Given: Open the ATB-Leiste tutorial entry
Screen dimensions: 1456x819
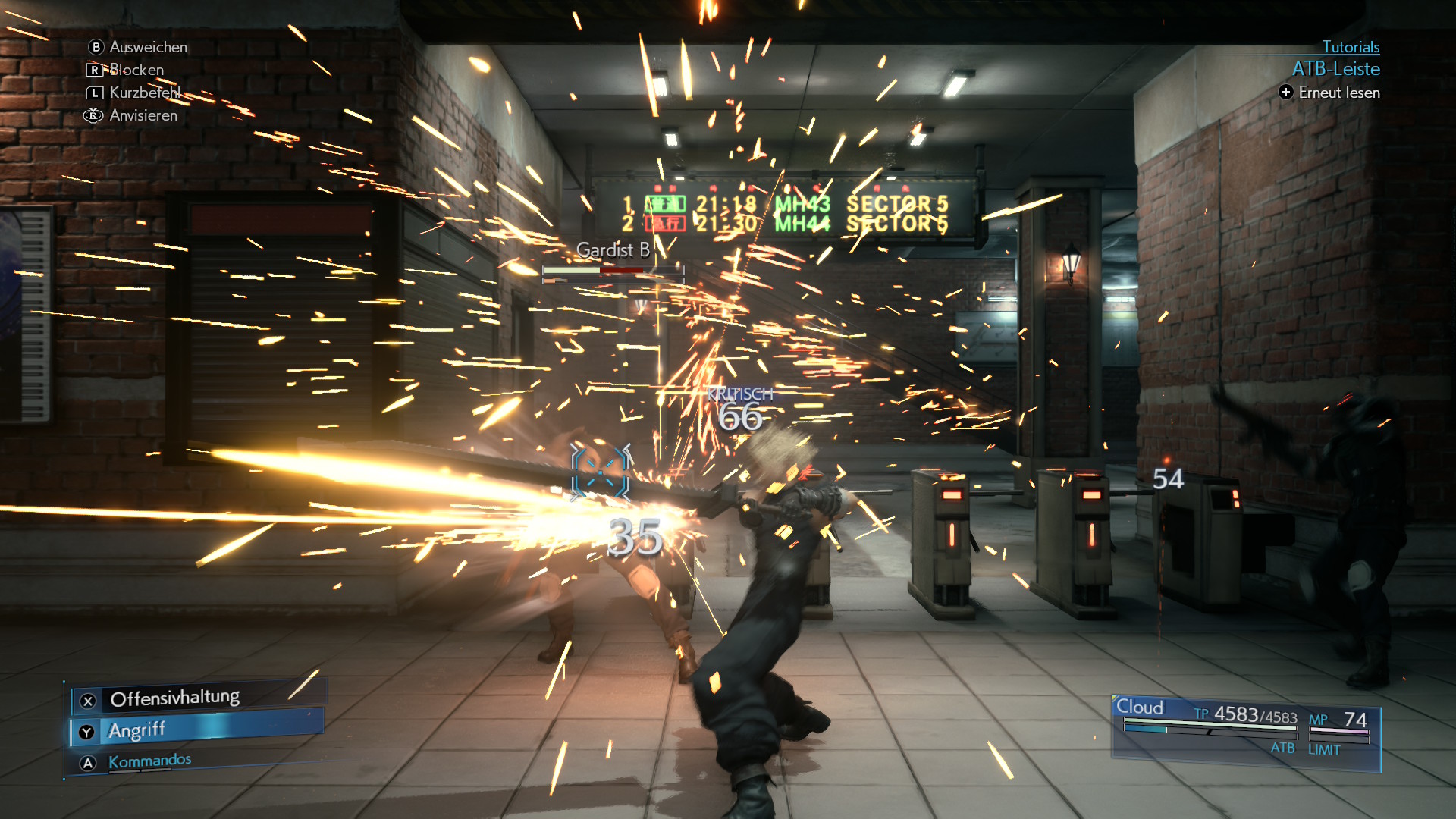Looking at the screenshot, I should click(1335, 69).
